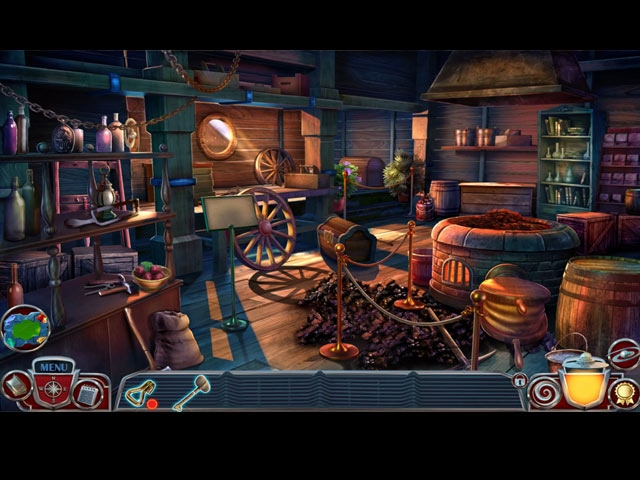Image resolution: width=640 pixels, height=480 pixels.
Task: Open the compass map icon
Action: (x=52, y=388)
